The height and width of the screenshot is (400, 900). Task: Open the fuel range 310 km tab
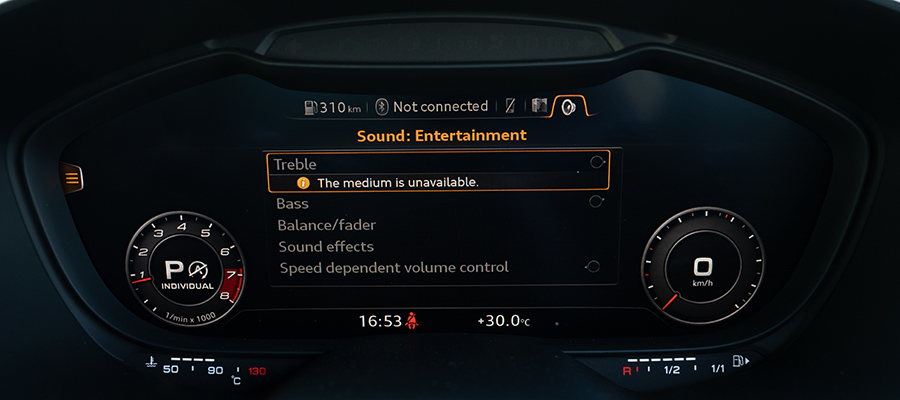click(x=331, y=106)
